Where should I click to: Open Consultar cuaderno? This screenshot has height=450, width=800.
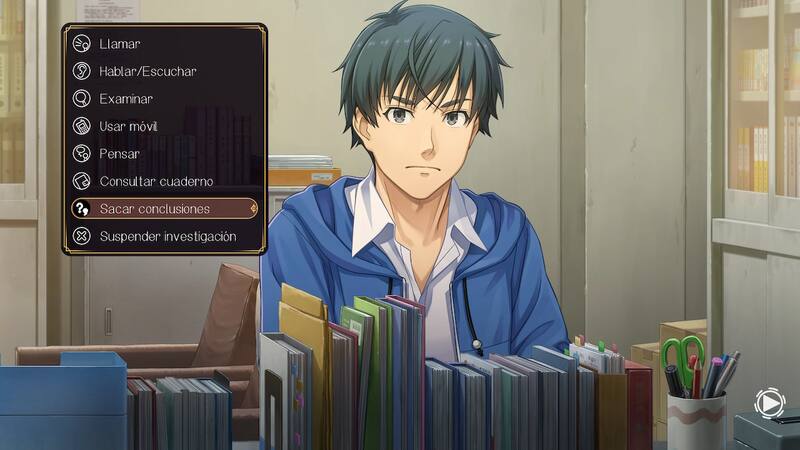click(156, 182)
